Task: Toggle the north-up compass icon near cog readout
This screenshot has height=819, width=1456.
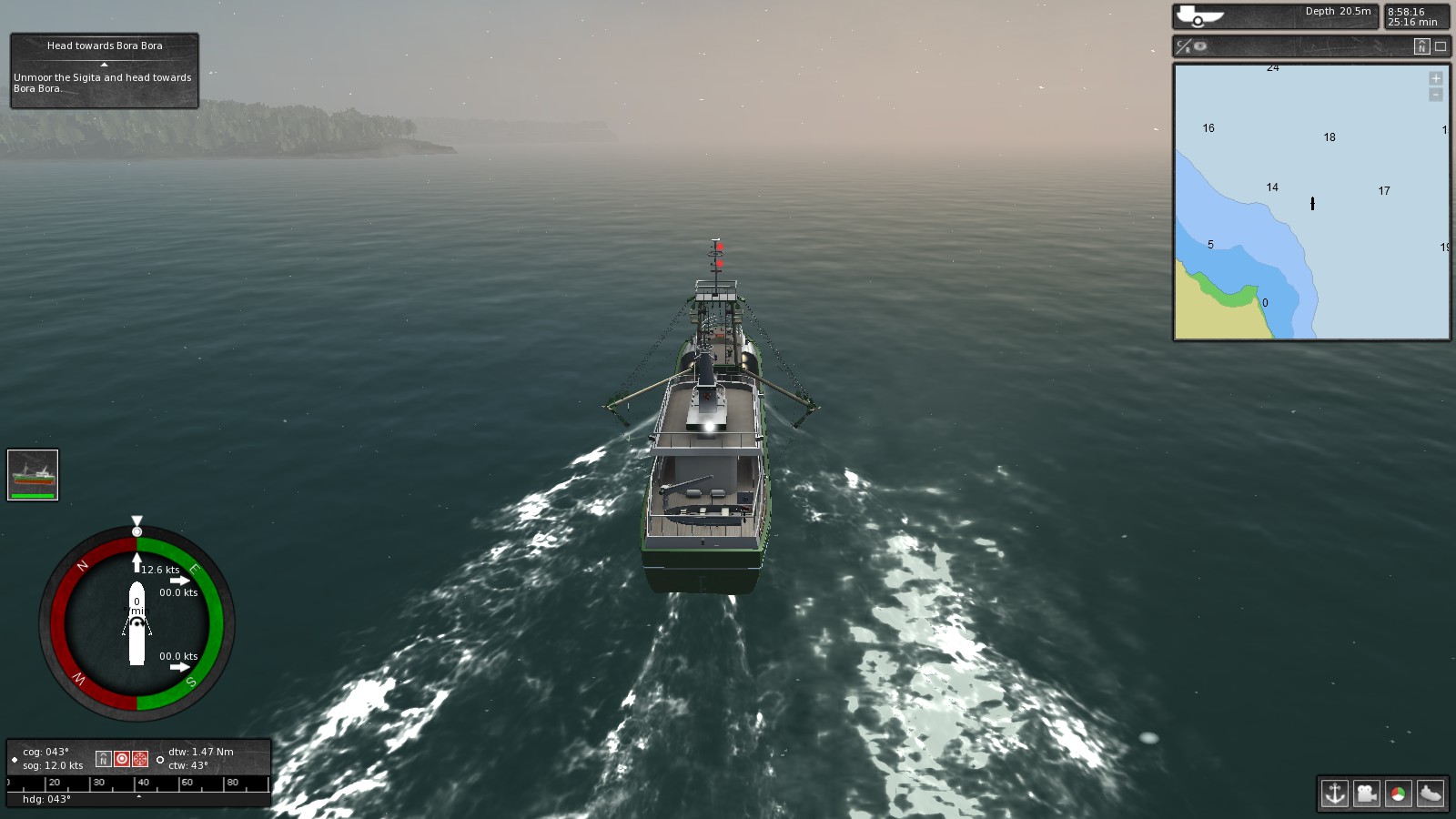Action: click(x=103, y=757)
